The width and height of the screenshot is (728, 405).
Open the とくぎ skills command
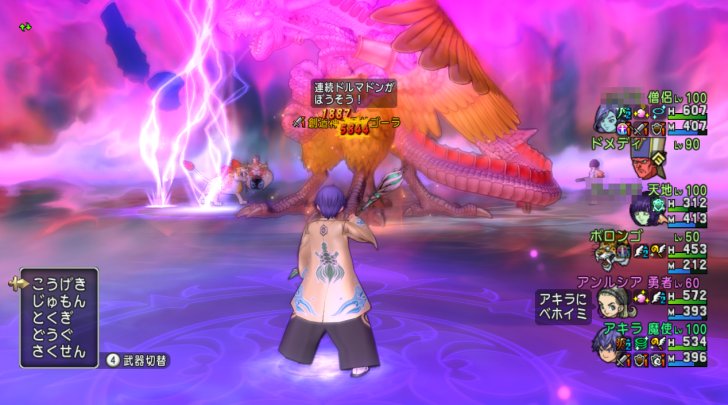tap(59, 317)
